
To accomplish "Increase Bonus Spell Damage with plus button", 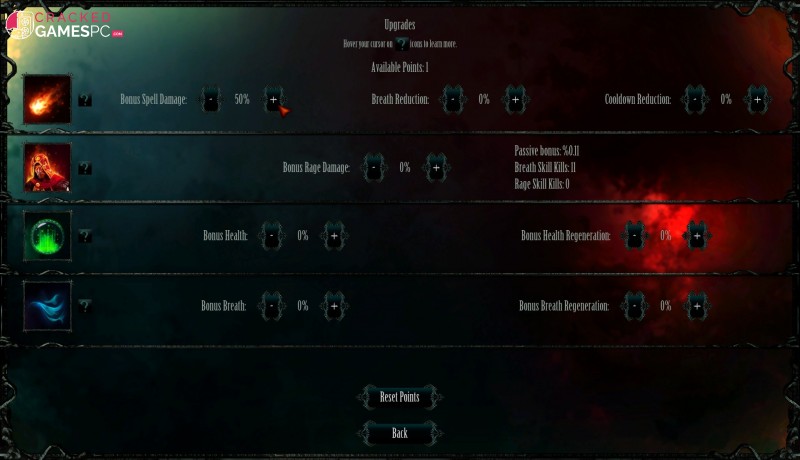I will [273, 100].
